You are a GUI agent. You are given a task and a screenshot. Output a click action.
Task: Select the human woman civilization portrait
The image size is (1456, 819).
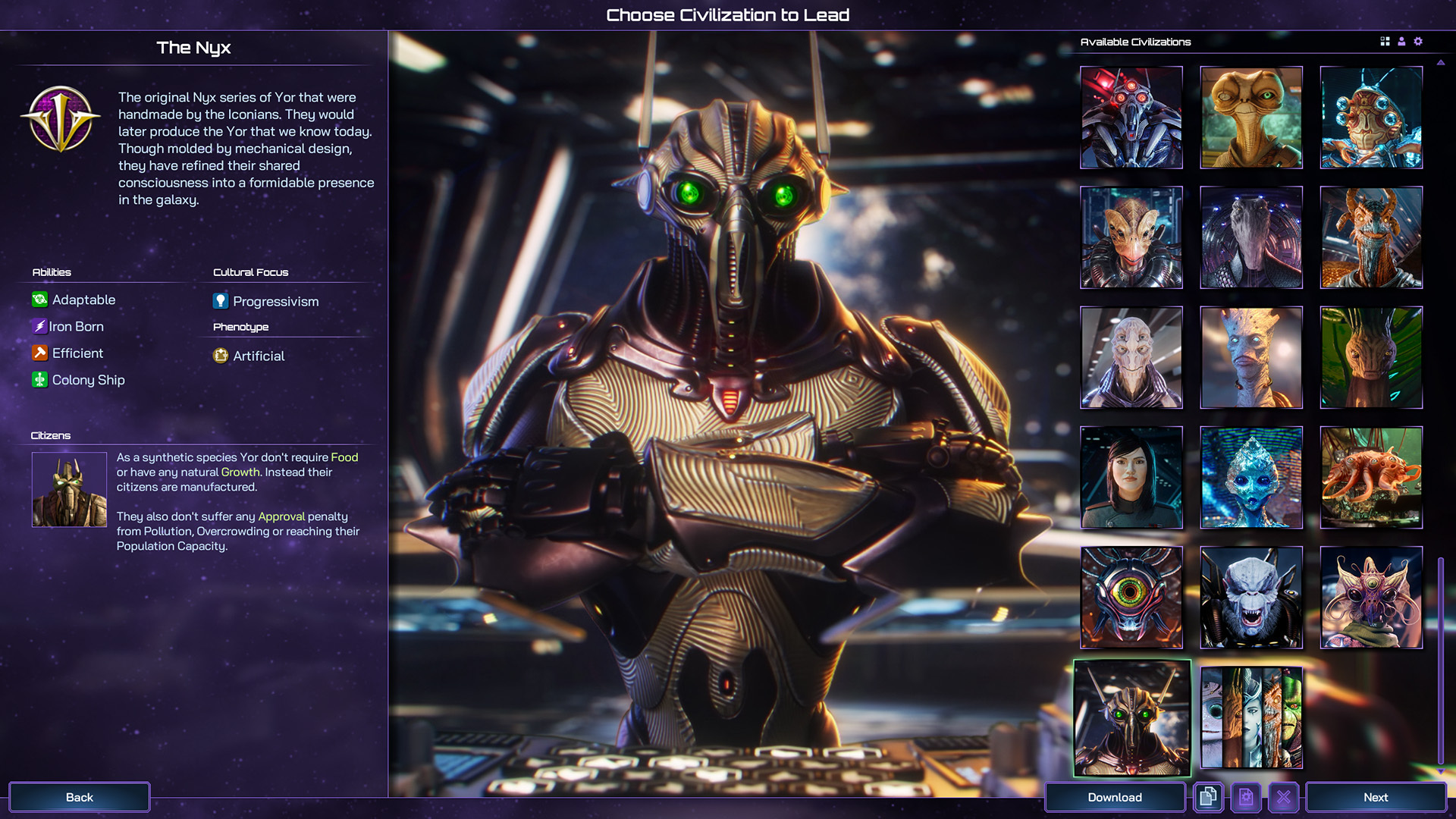[1131, 477]
